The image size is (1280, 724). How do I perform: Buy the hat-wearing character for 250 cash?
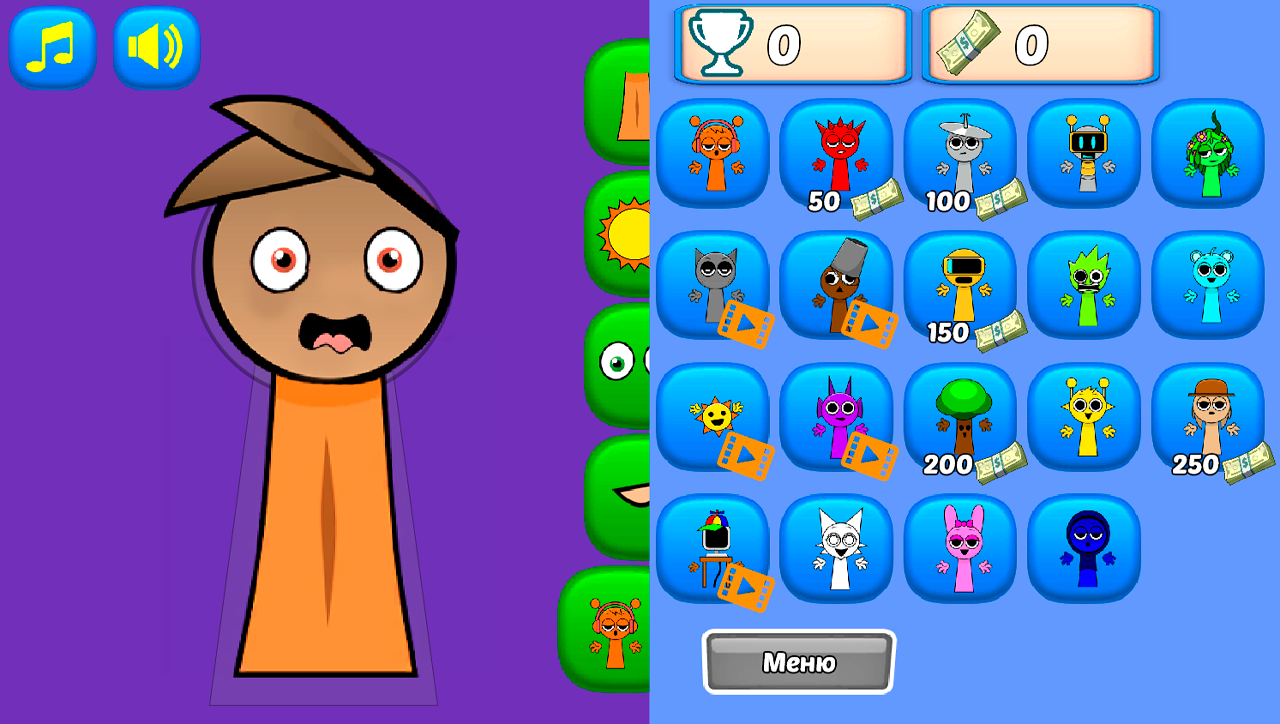[1208, 415]
